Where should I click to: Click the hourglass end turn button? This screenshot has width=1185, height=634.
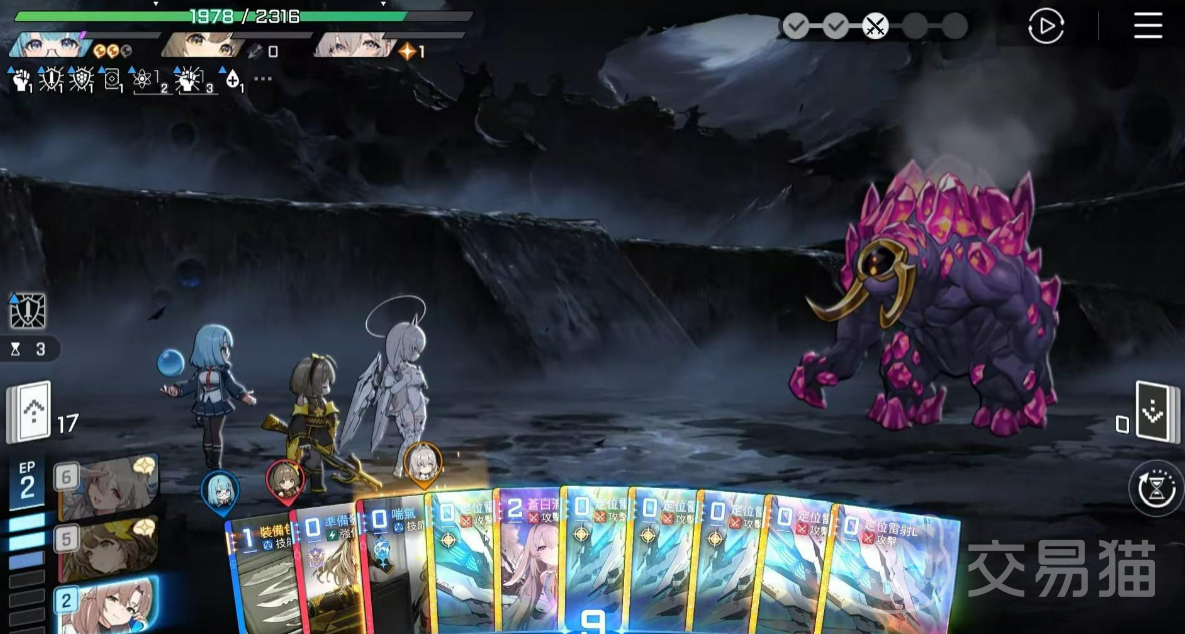click(x=1157, y=488)
